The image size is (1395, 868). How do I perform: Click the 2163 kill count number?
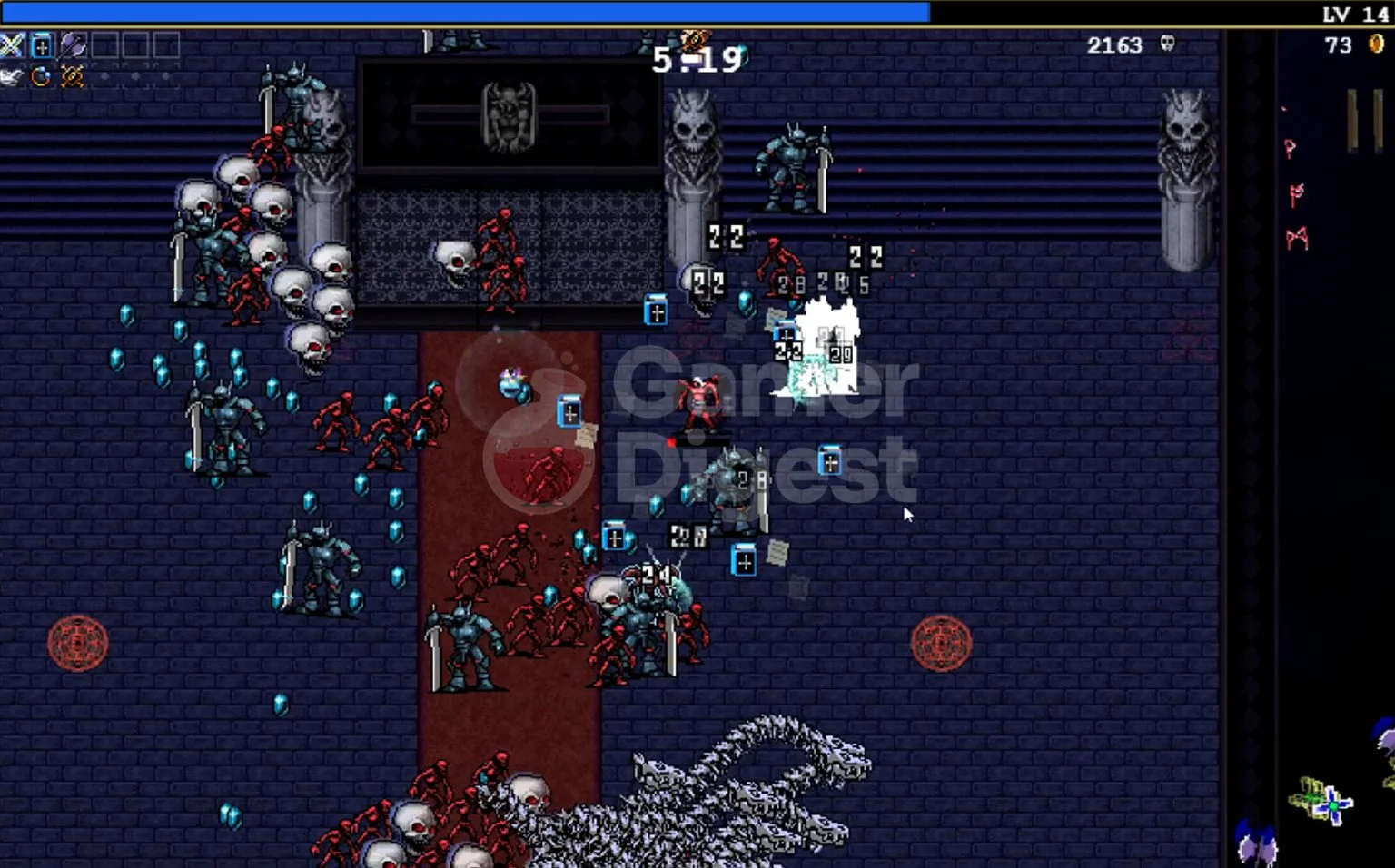(x=1113, y=45)
